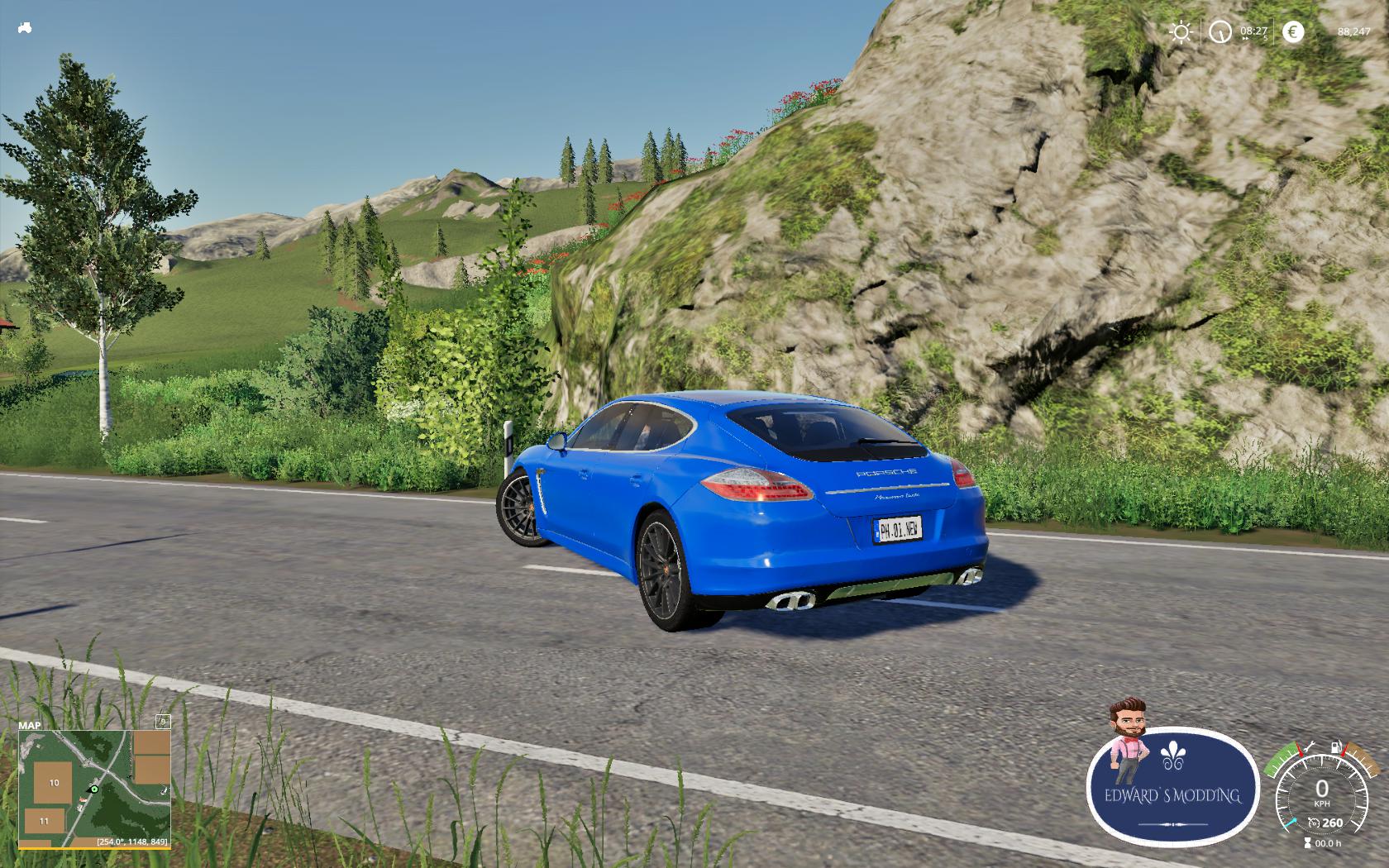Select the fuel pump gauge icon
This screenshot has height=868, width=1389.
tap(1334, 747)
